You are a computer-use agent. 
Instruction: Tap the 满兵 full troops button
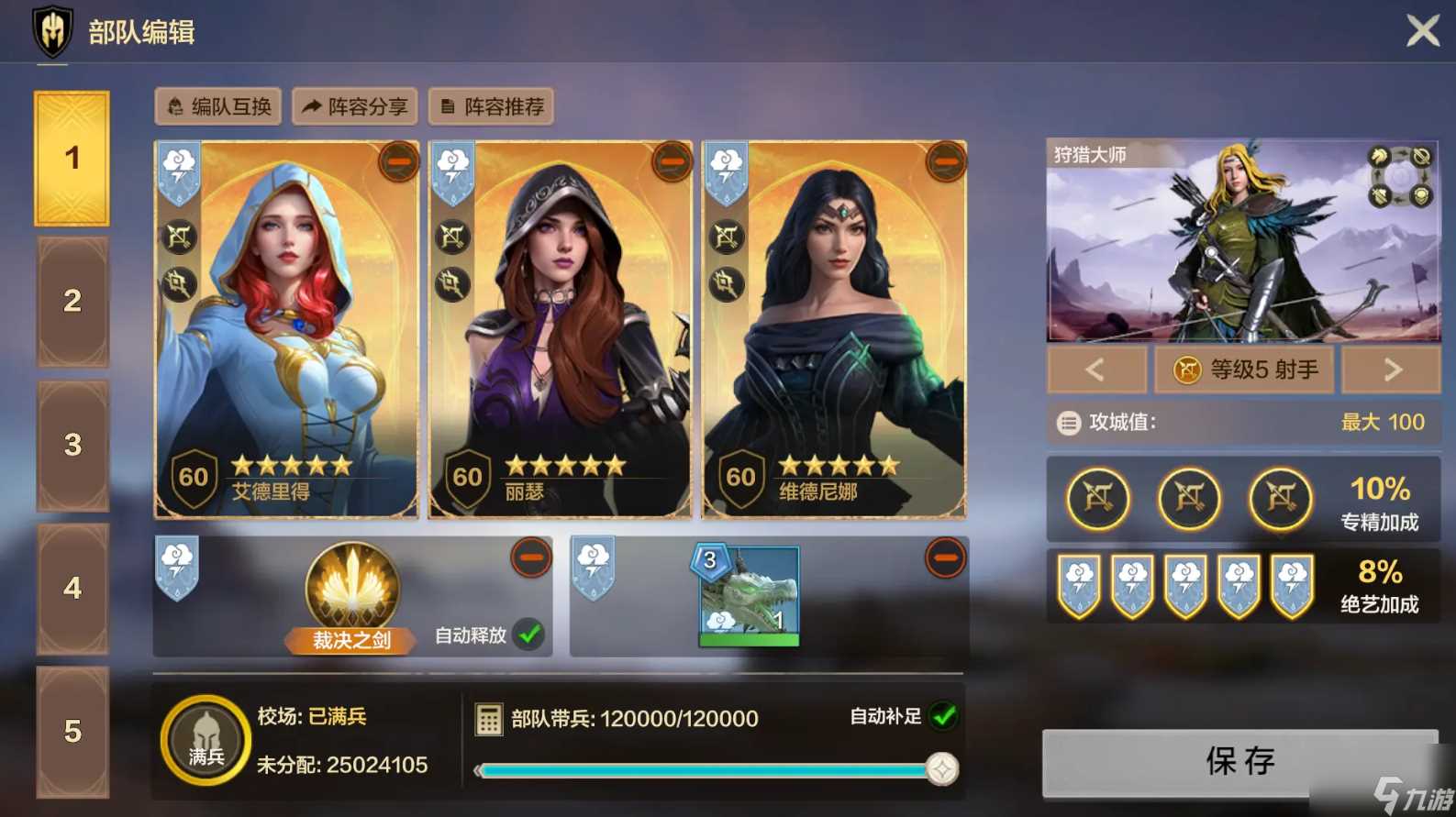point(206,741)
